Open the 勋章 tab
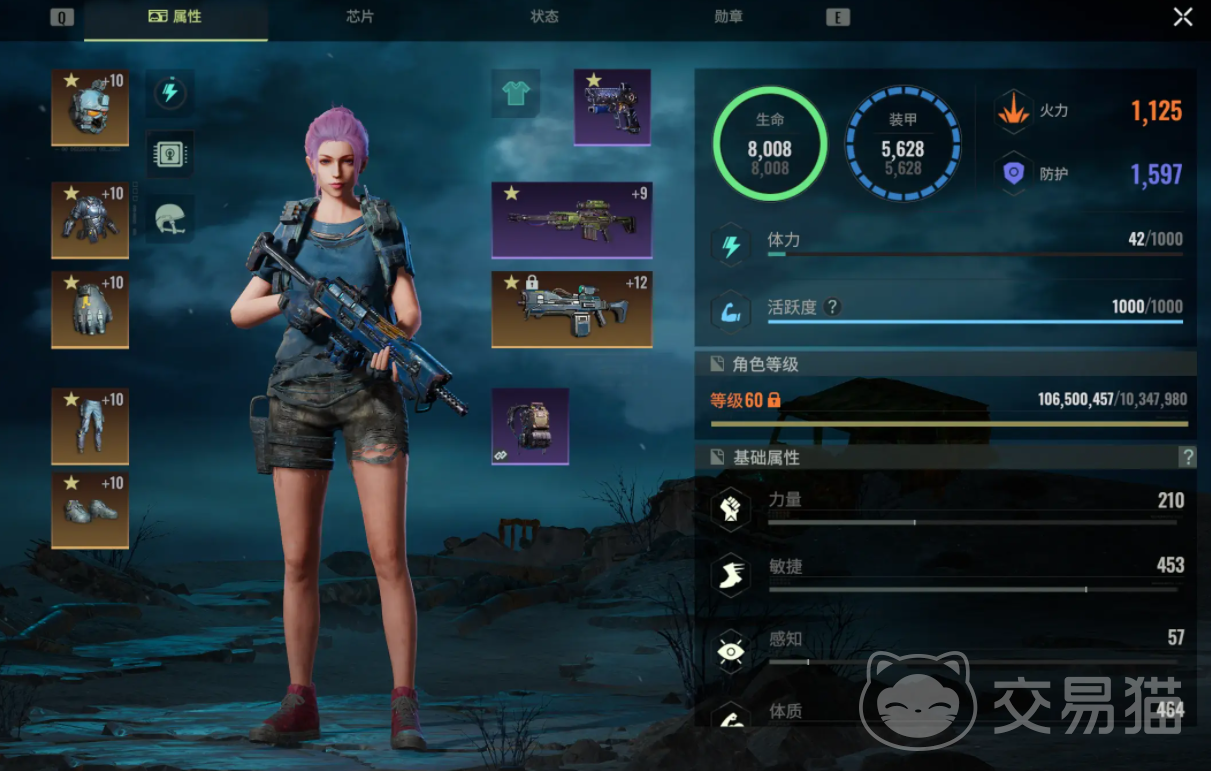The image size is (1211, 771). [729, 18]
